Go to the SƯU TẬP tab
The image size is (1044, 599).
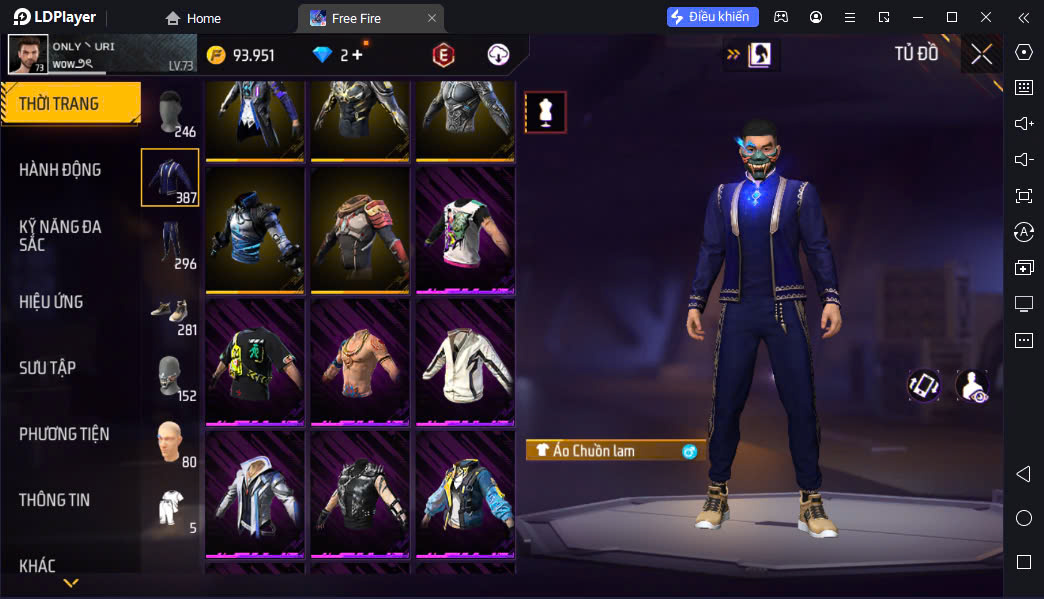click(x=47, y=368)
